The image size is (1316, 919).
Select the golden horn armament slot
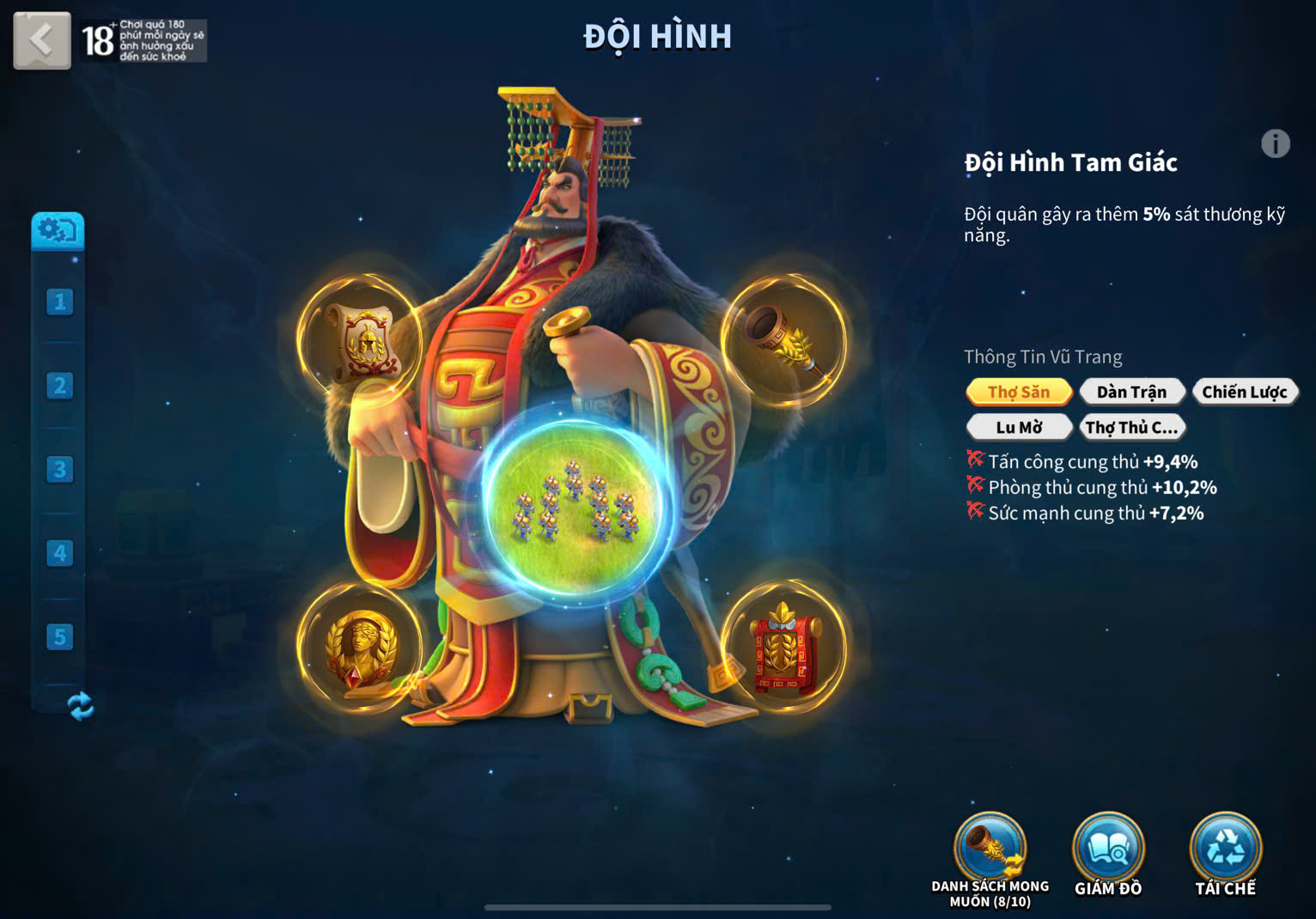[783, 340]
